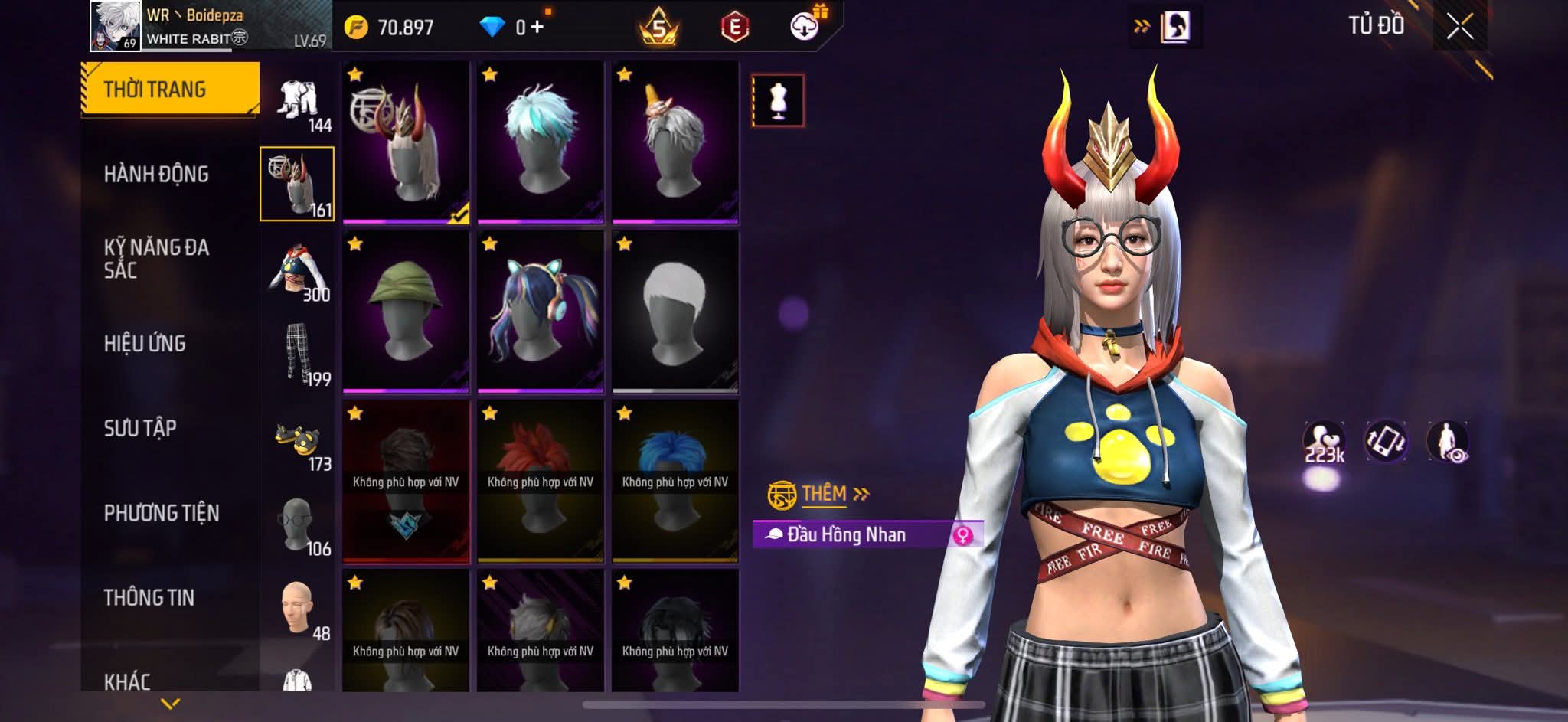
Task: Click the Thêm link above item name
Action: coord(825,494)
